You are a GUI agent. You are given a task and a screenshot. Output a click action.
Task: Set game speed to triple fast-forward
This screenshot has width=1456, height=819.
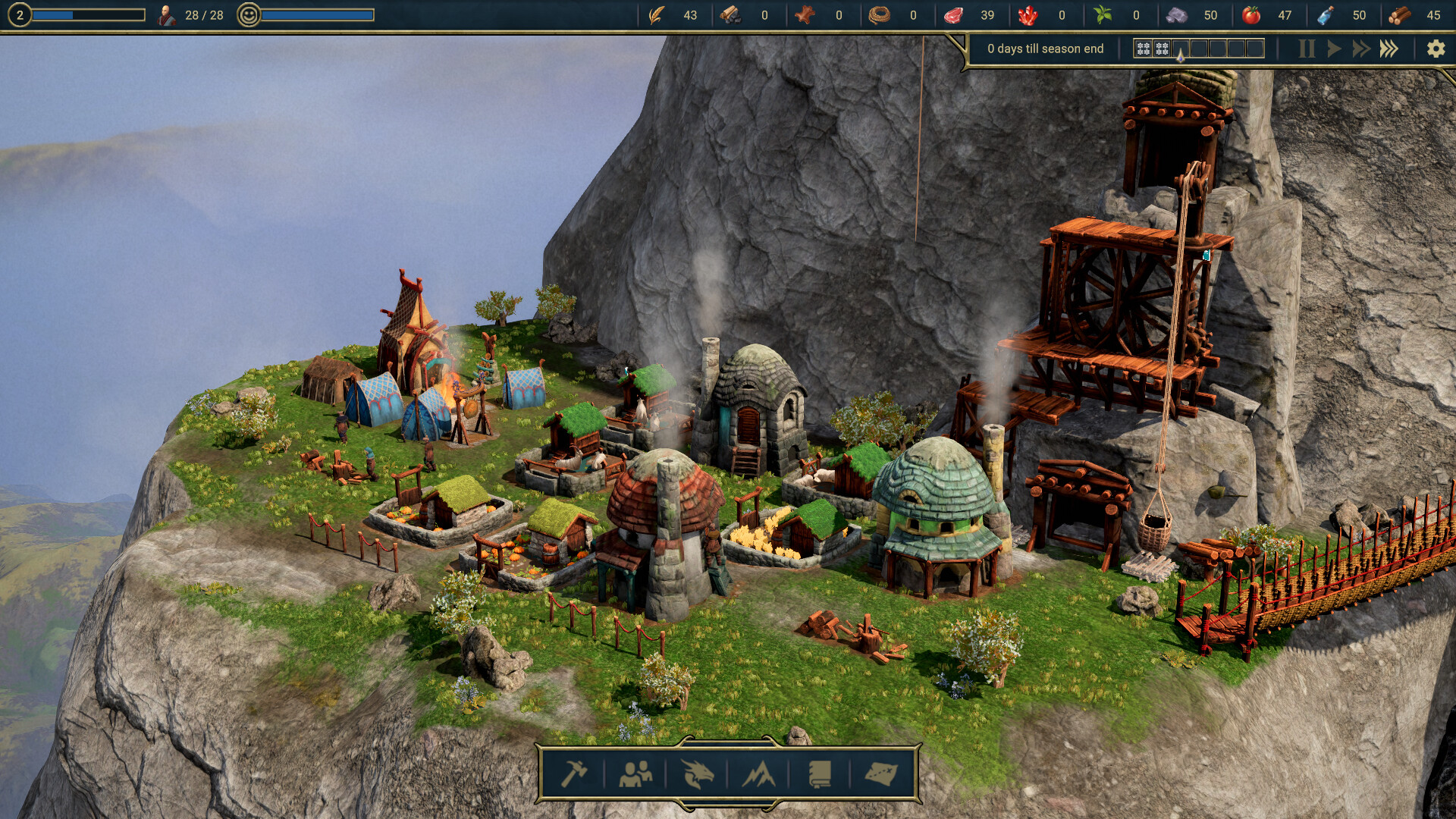tap(1389, 49)
